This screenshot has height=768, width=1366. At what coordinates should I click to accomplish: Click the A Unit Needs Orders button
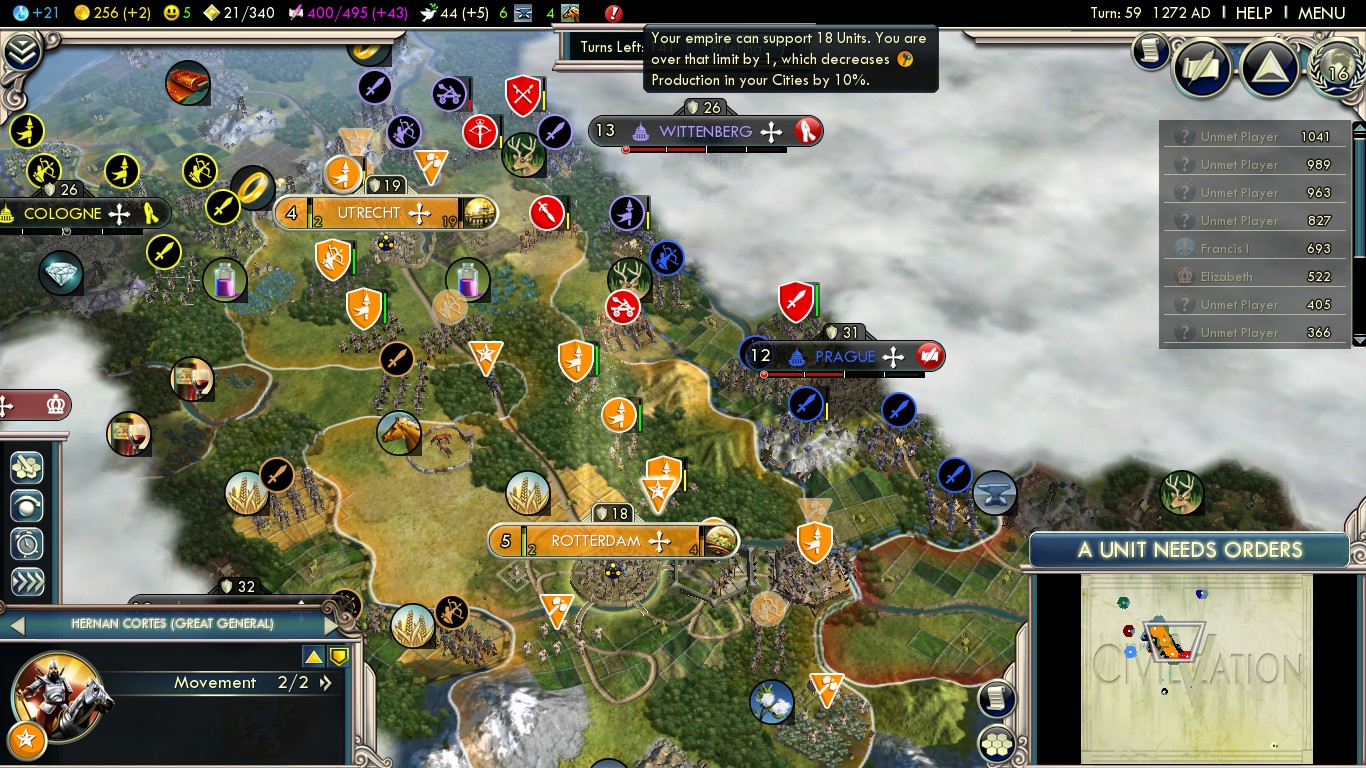(x=1189, y=549)
